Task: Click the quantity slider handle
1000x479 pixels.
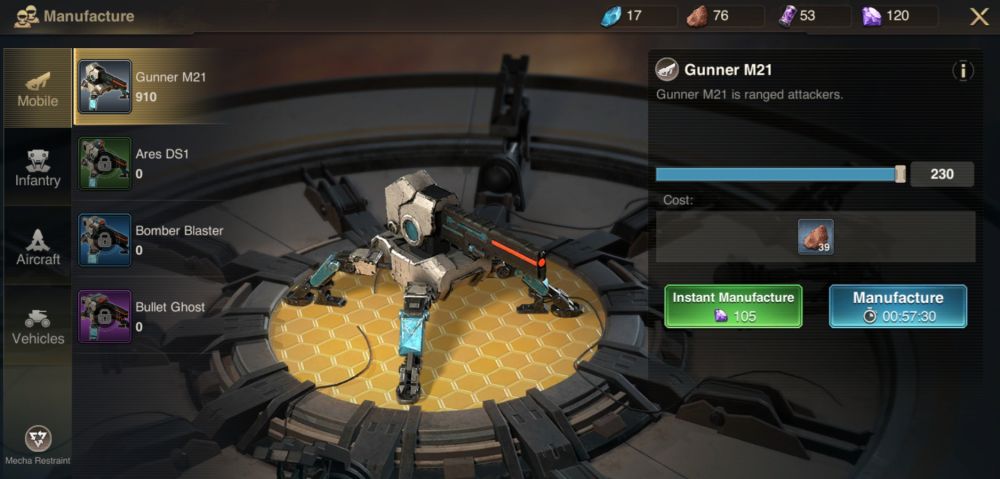Action: pyautogui.click(x=900, y=174)
